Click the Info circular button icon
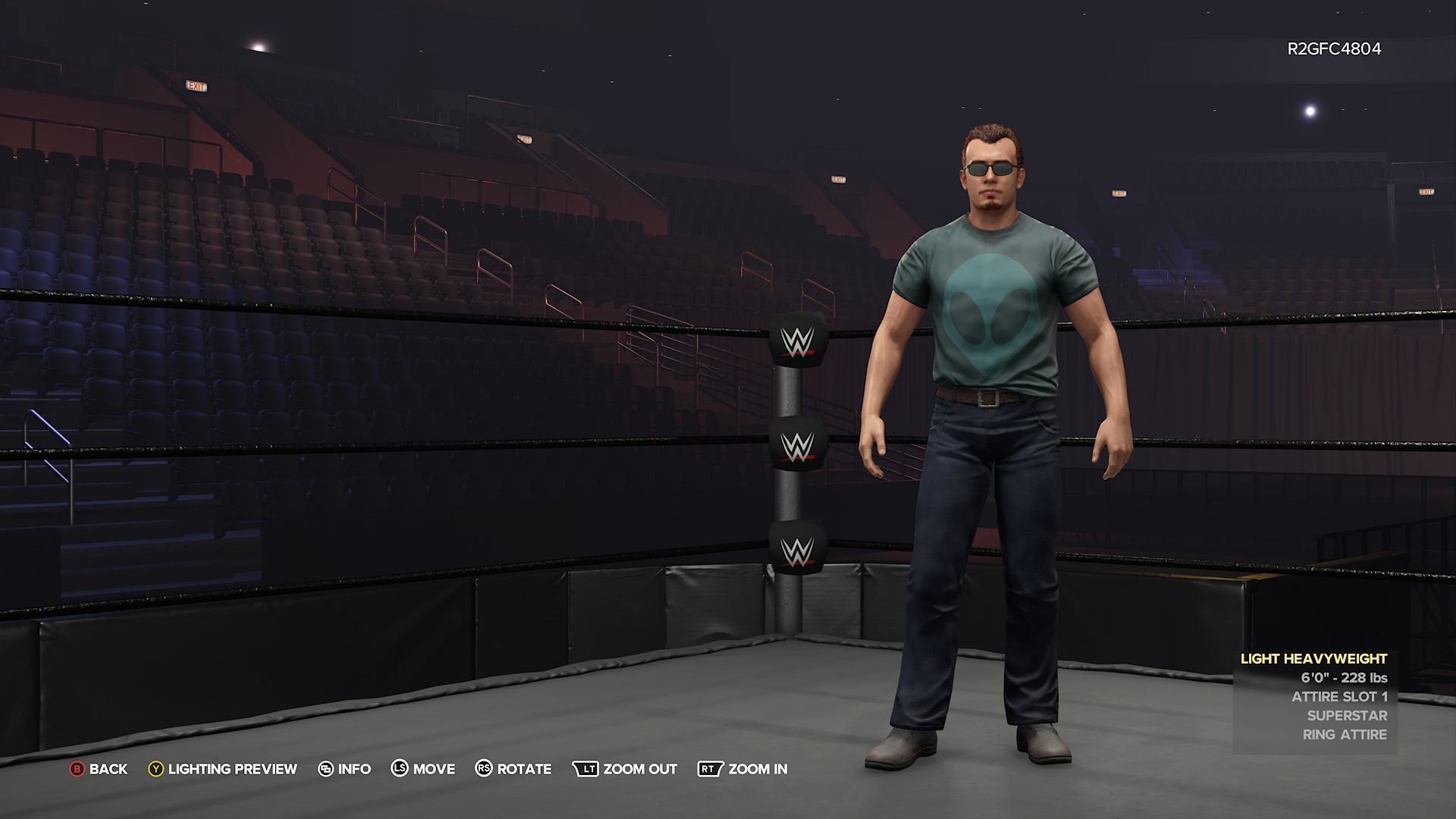This screenshot has height=819, width=1456. [x=326, y=769]
